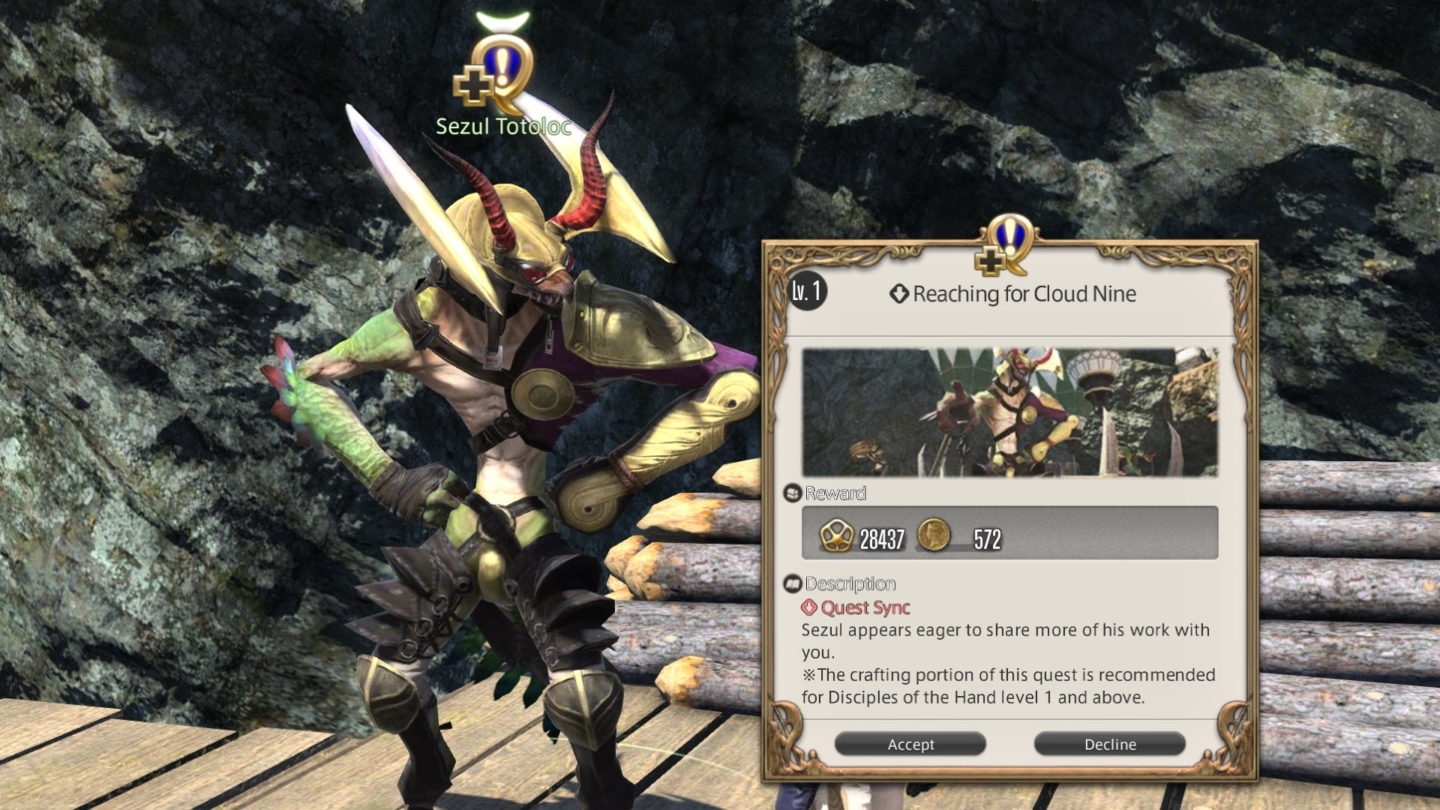1440x810 pixels.
Task: Click the diamond glyph before the quest title
Action: coord(899,293)
